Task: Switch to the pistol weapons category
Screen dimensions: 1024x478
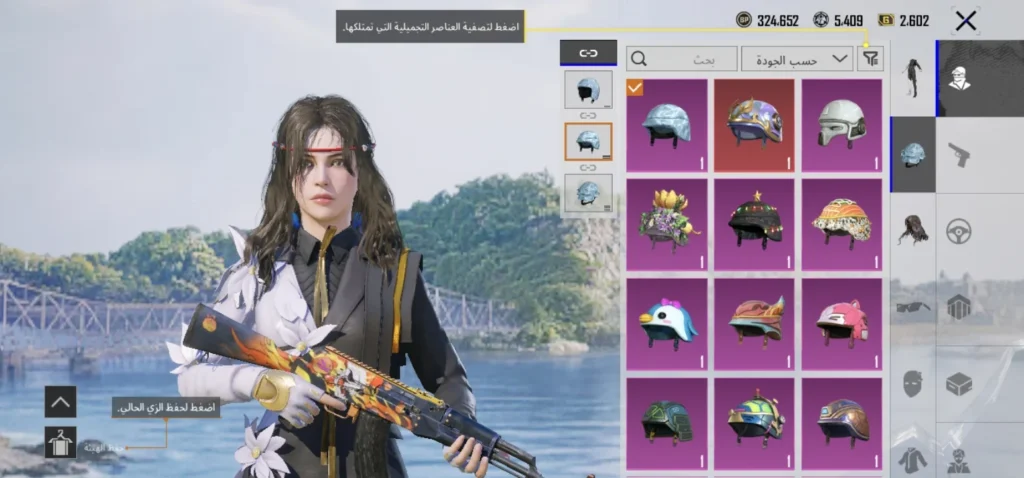Action: tap(959, 154)
